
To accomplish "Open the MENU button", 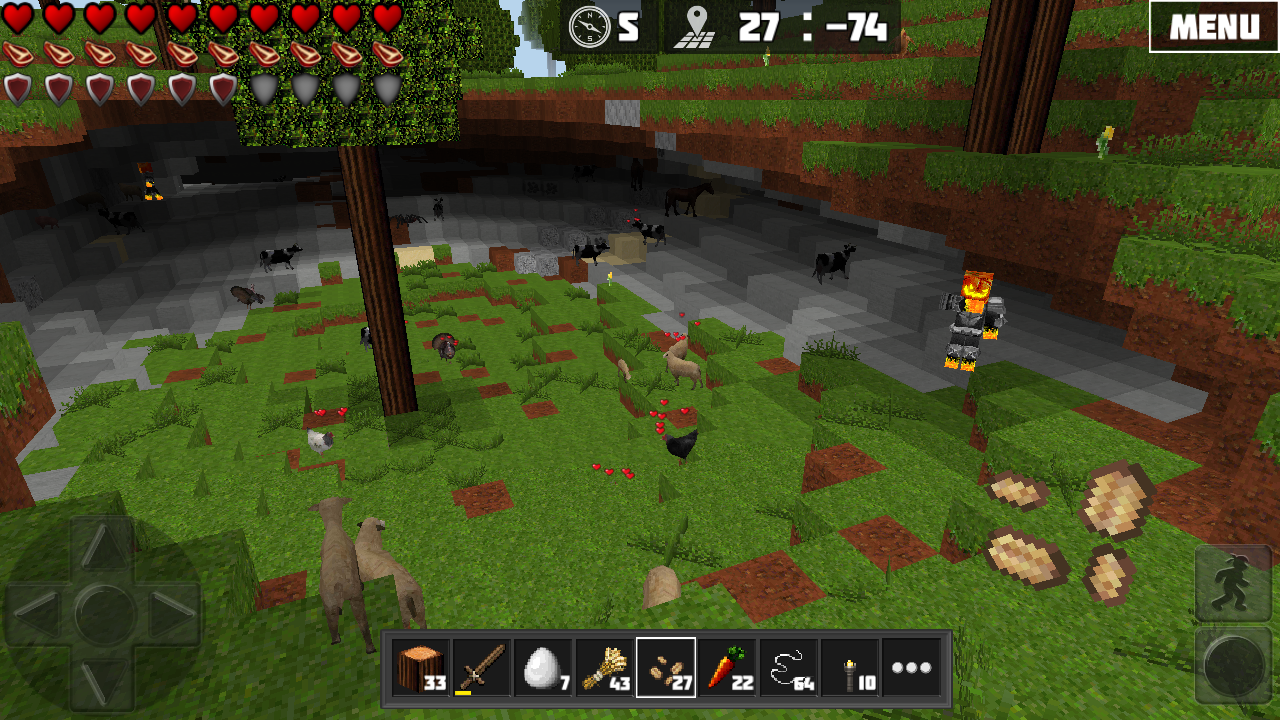I will tap(1213, 26).
